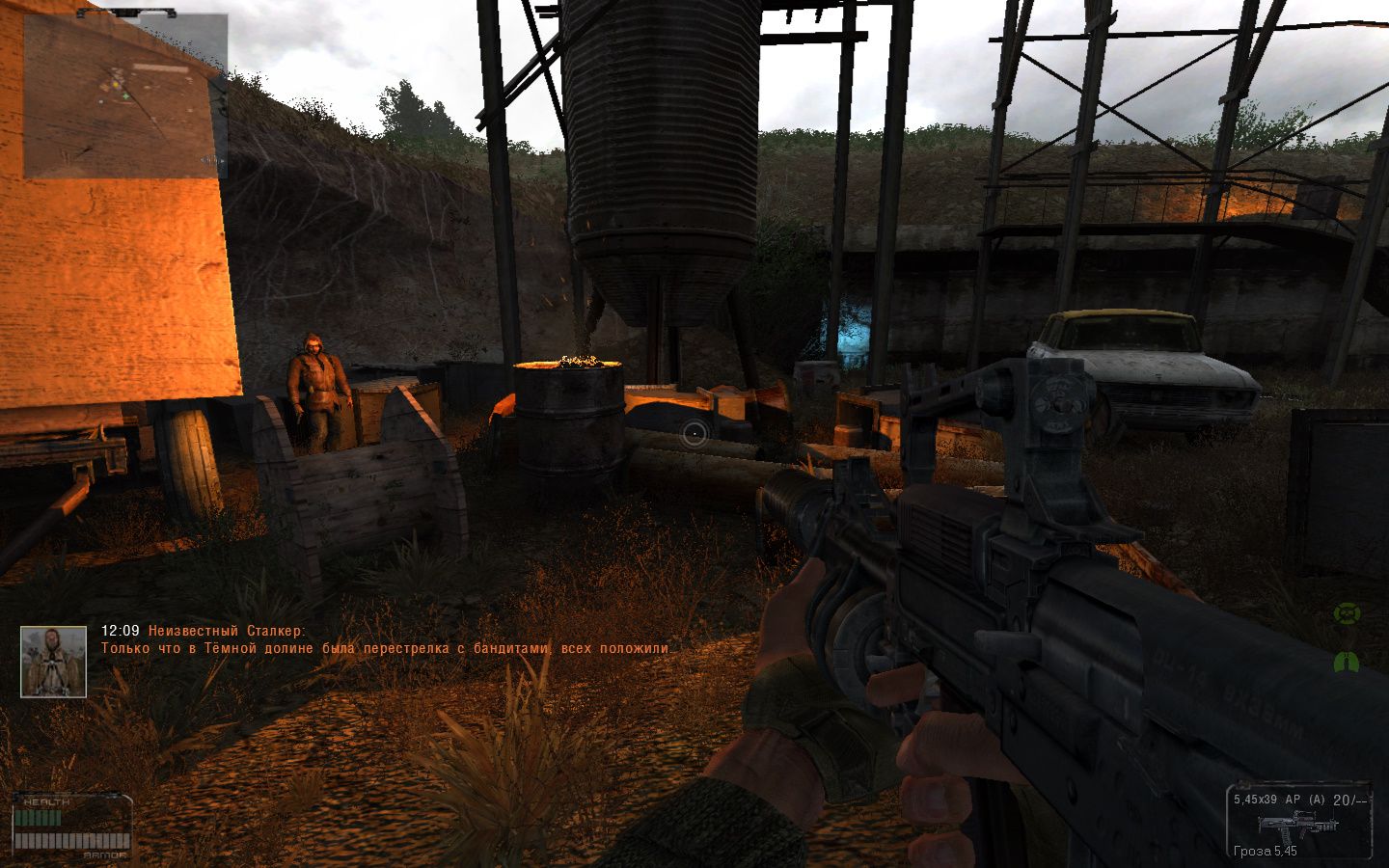1389x868 pixels.
Task: Click the green circular crosshair status icon
Action: tap(1347, 613)
